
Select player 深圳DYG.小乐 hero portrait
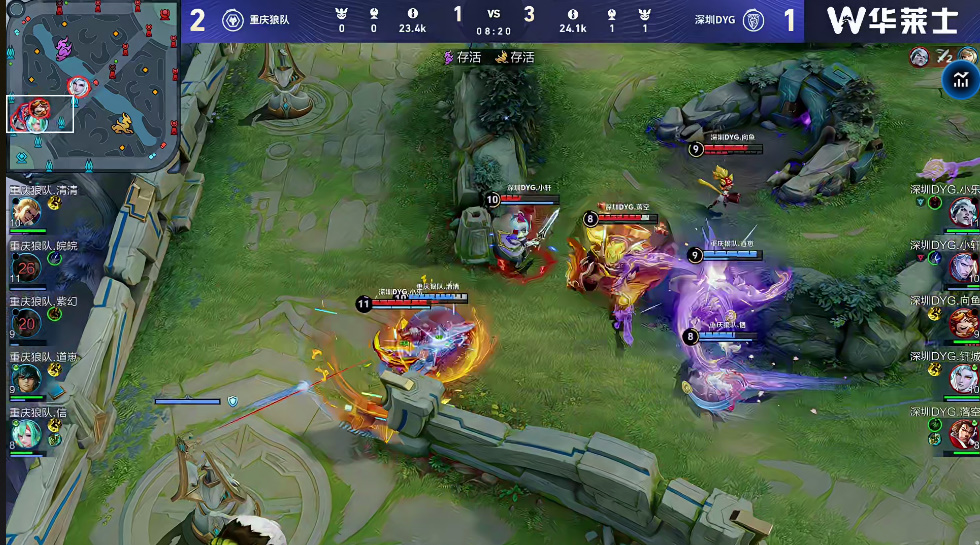coord(962,211)
